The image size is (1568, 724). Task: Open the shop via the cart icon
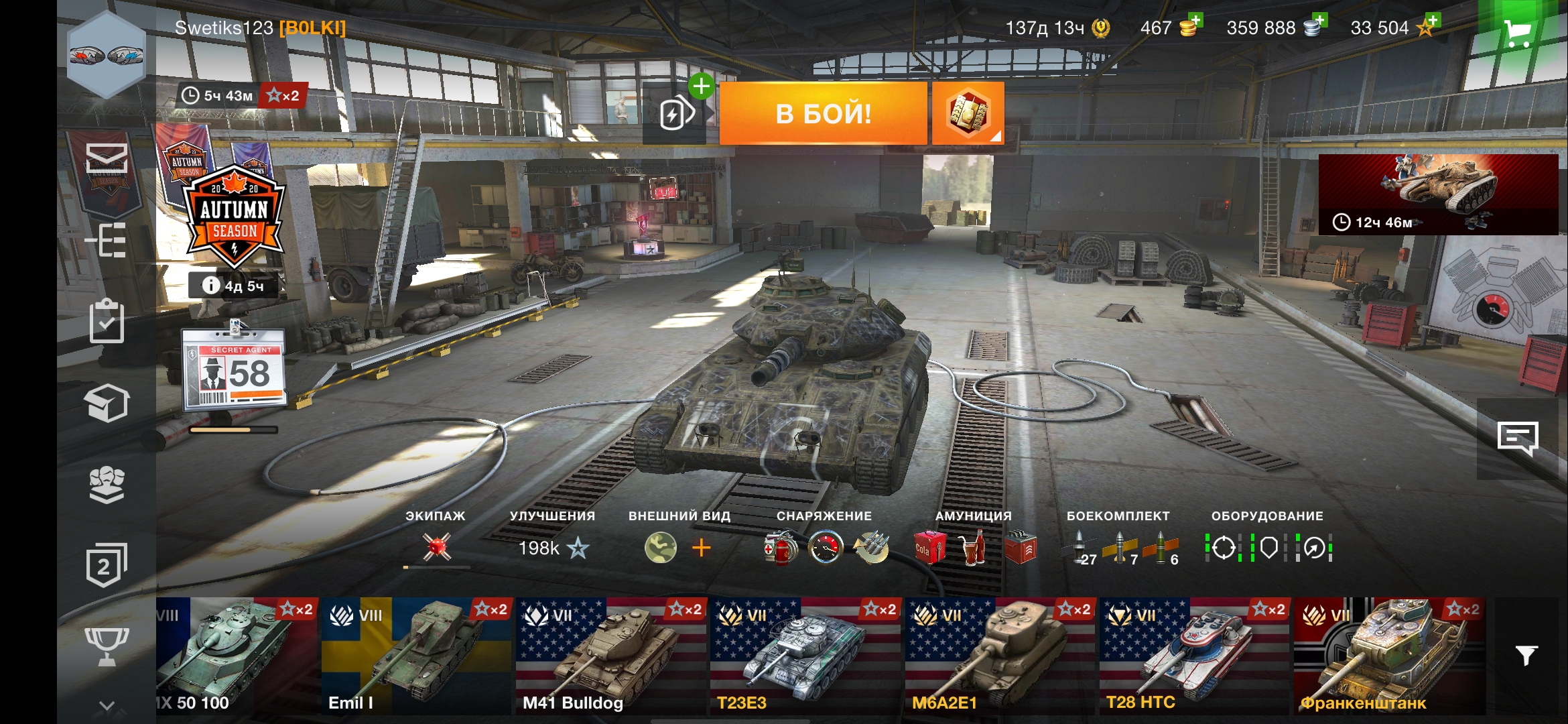(x=1517, y=32)
